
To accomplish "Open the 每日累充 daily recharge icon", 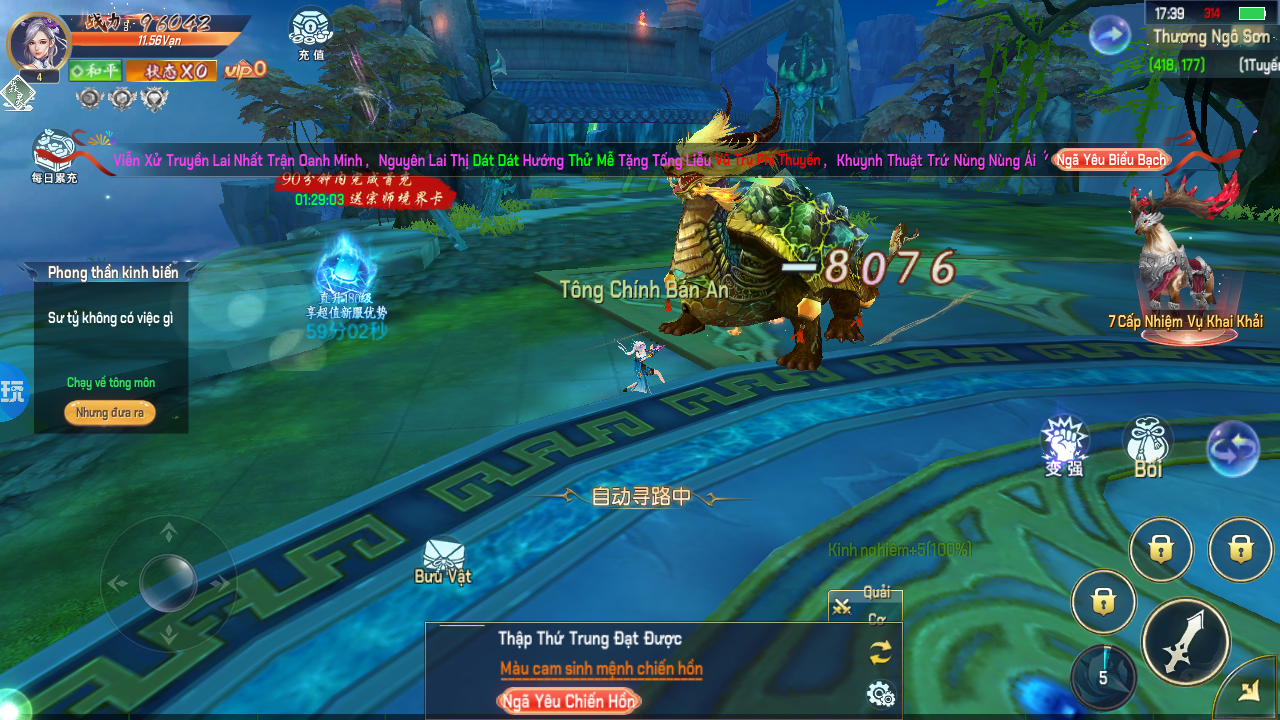I will click(x=55, y=155).
